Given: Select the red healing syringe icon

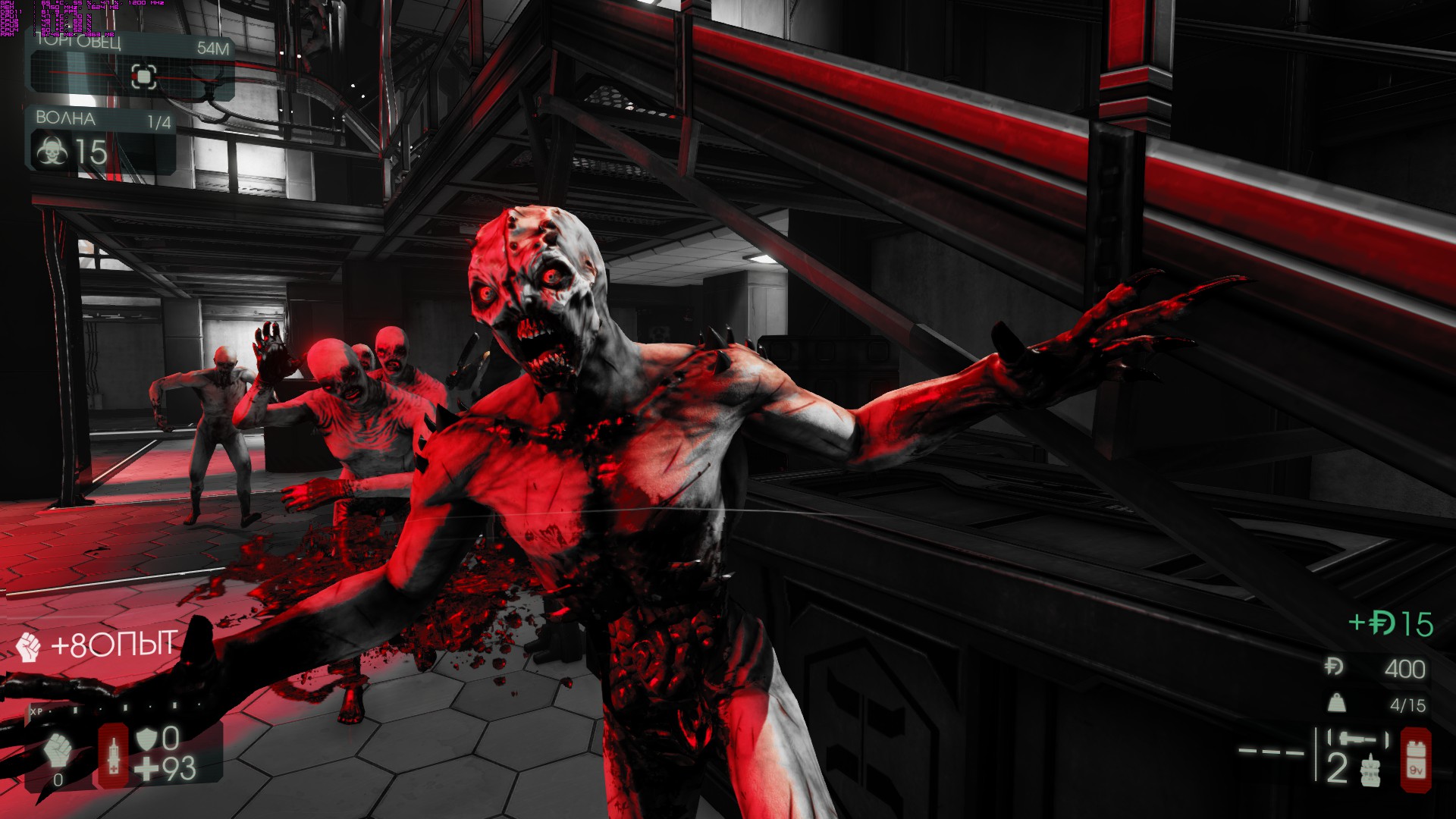Looking at the screenshot, I should pyautogui.click(x=114, y=755).
